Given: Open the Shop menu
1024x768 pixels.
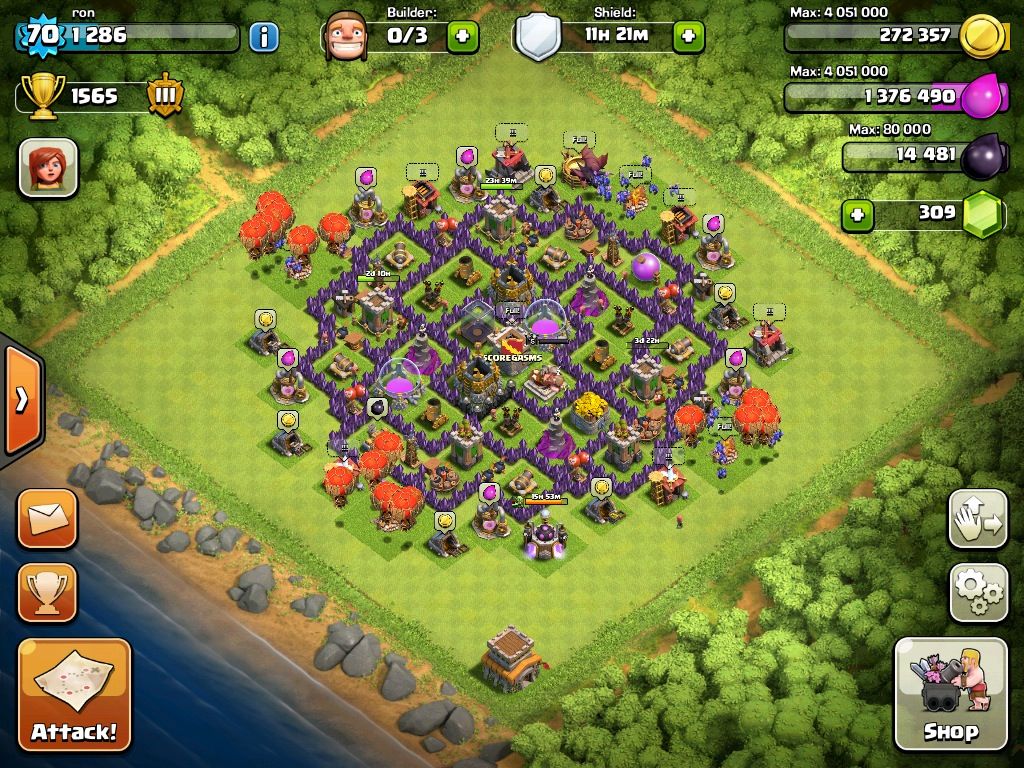Looking at the screenshot, I should click(950, 694).
